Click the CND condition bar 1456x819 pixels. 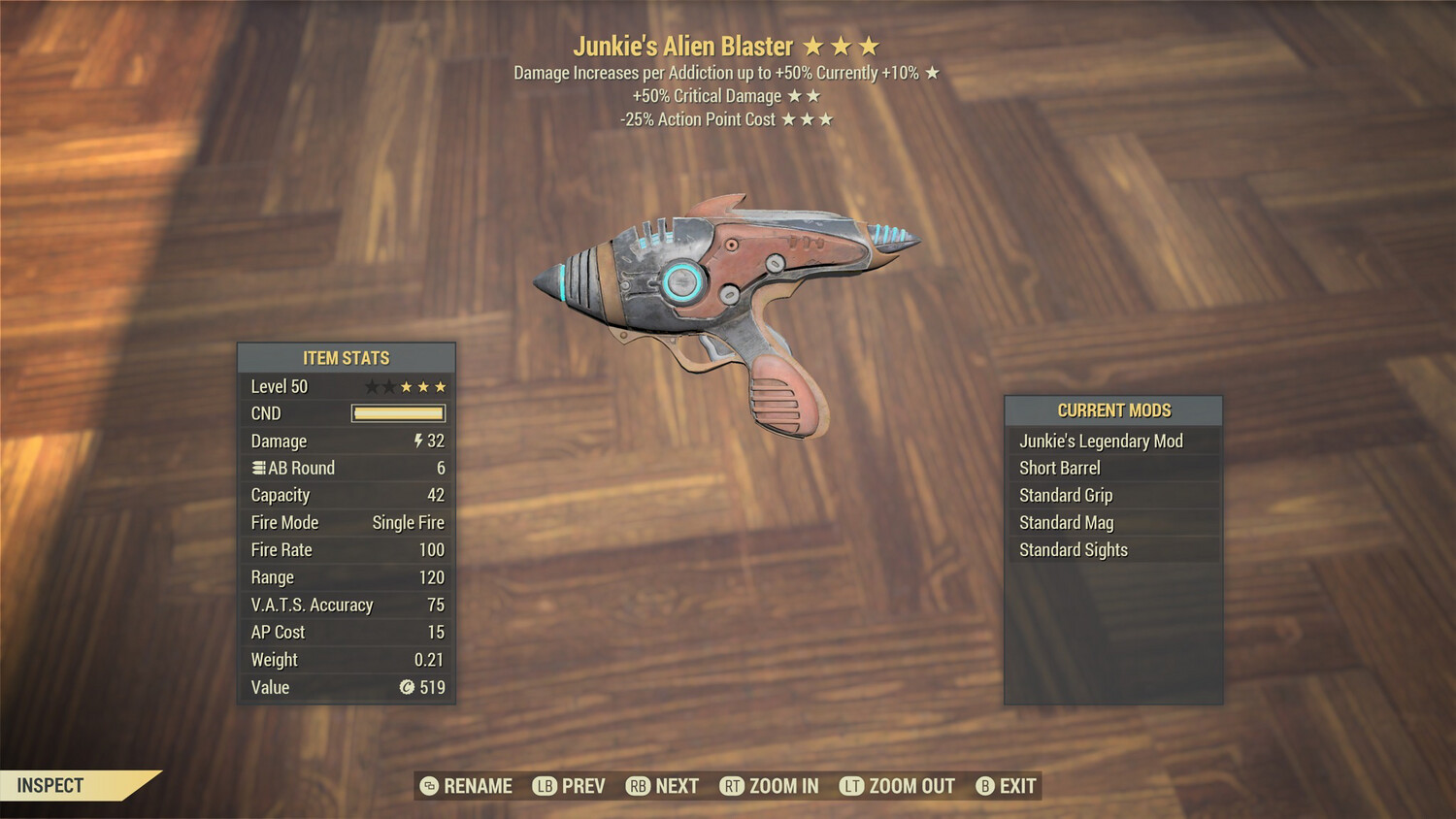click(396, 413)
